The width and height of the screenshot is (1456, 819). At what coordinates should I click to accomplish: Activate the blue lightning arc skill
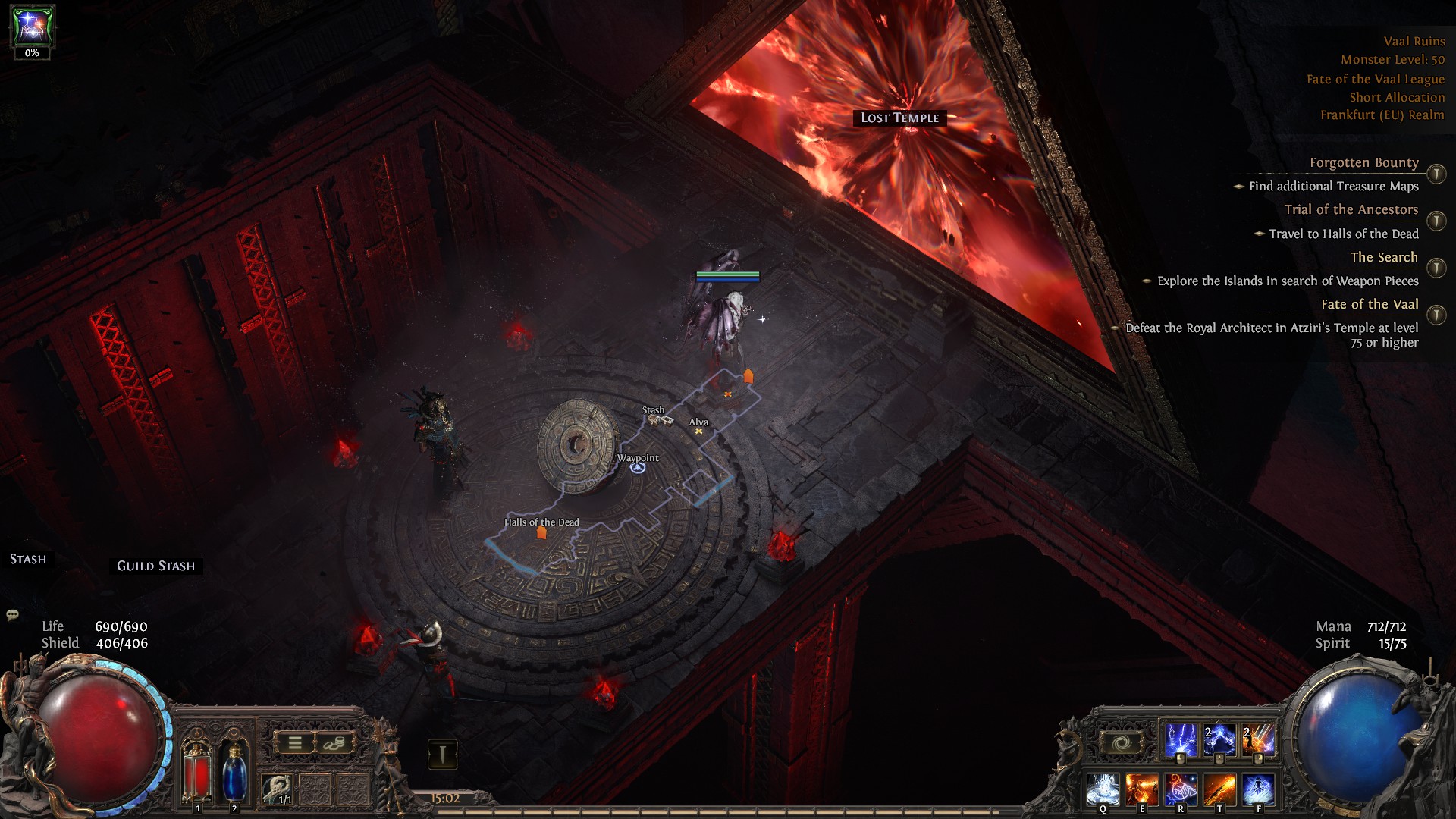click(1219, 741)
